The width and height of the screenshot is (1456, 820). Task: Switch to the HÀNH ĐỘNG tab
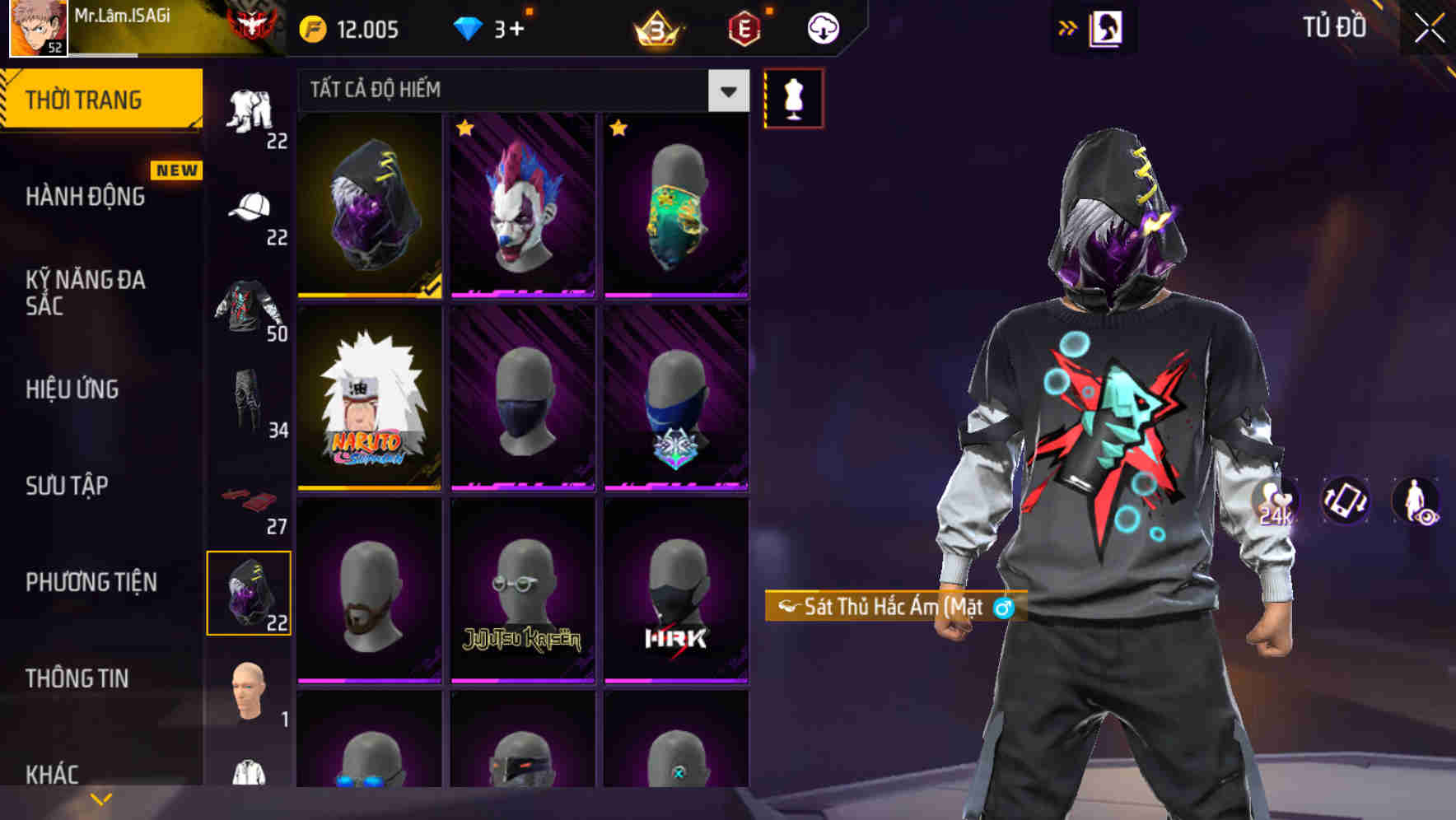click(85, 197)
